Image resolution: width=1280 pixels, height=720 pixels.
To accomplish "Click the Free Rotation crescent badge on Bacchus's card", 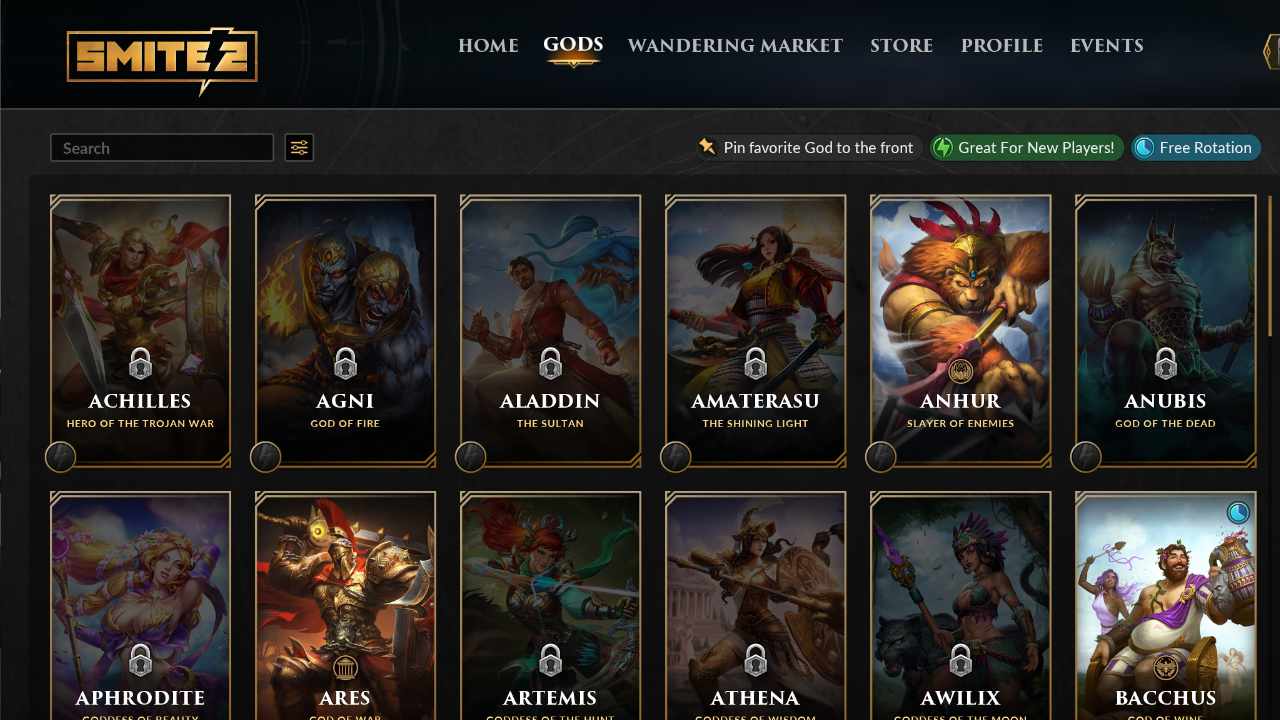I will pos(1237,511).
